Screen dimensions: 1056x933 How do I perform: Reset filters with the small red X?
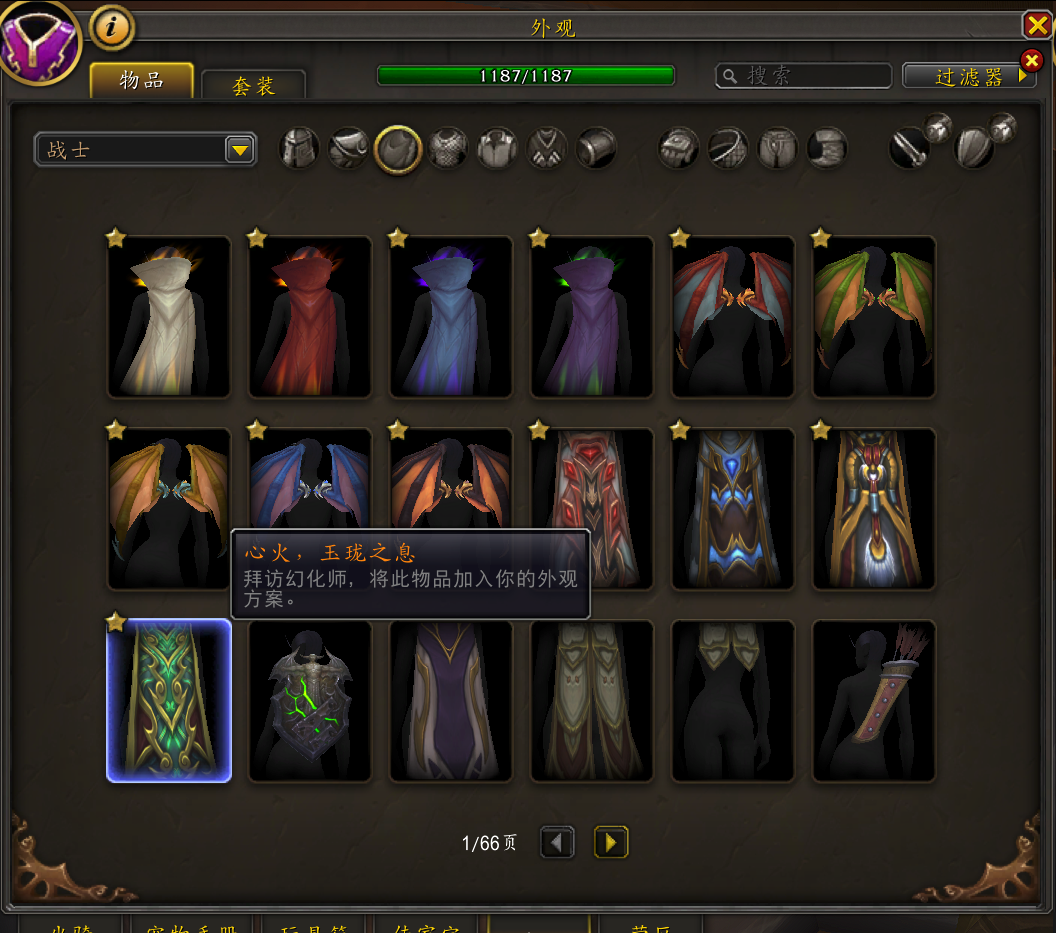[x=1031, y=60]
